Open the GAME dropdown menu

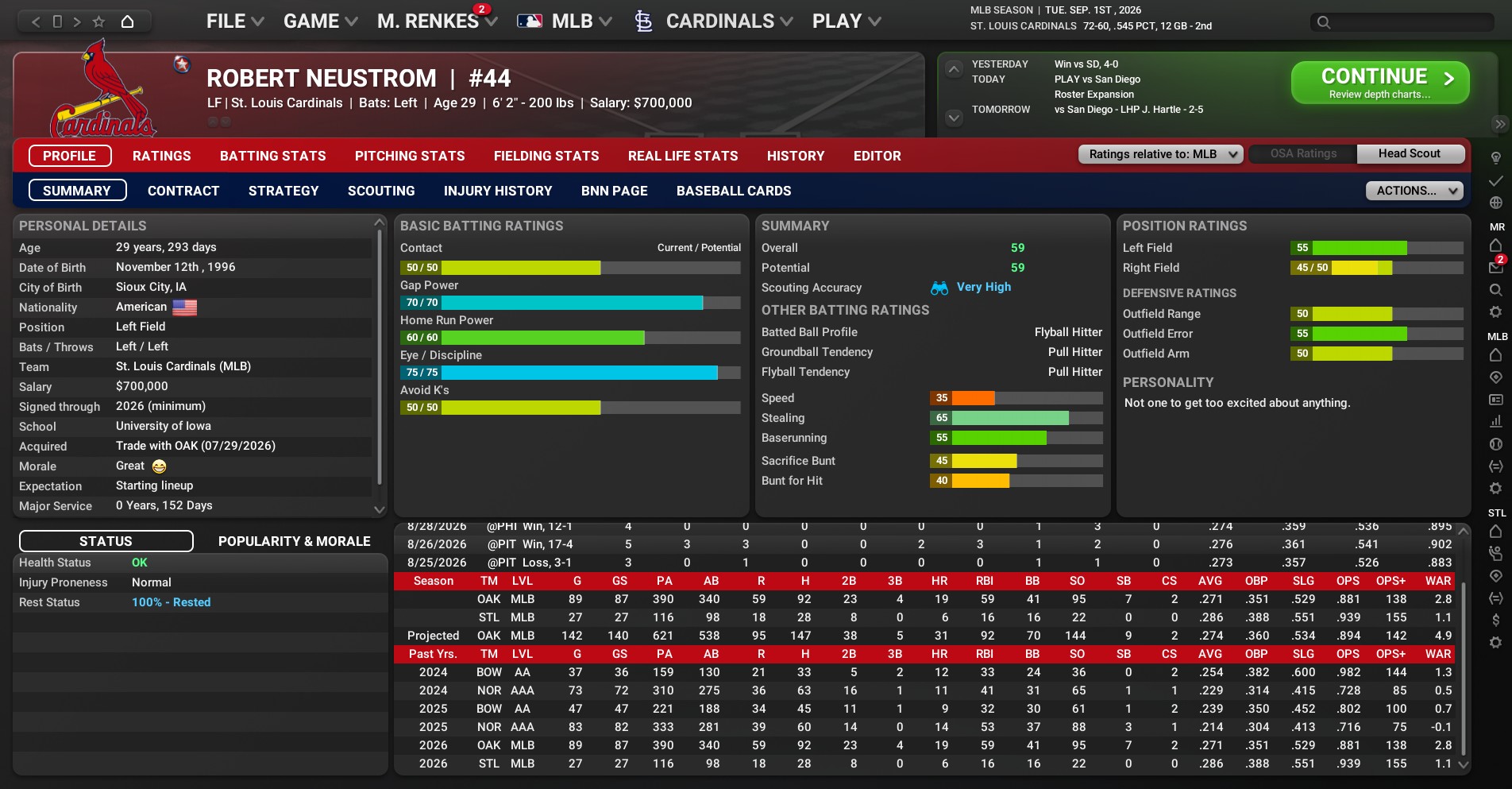point(320,21)
